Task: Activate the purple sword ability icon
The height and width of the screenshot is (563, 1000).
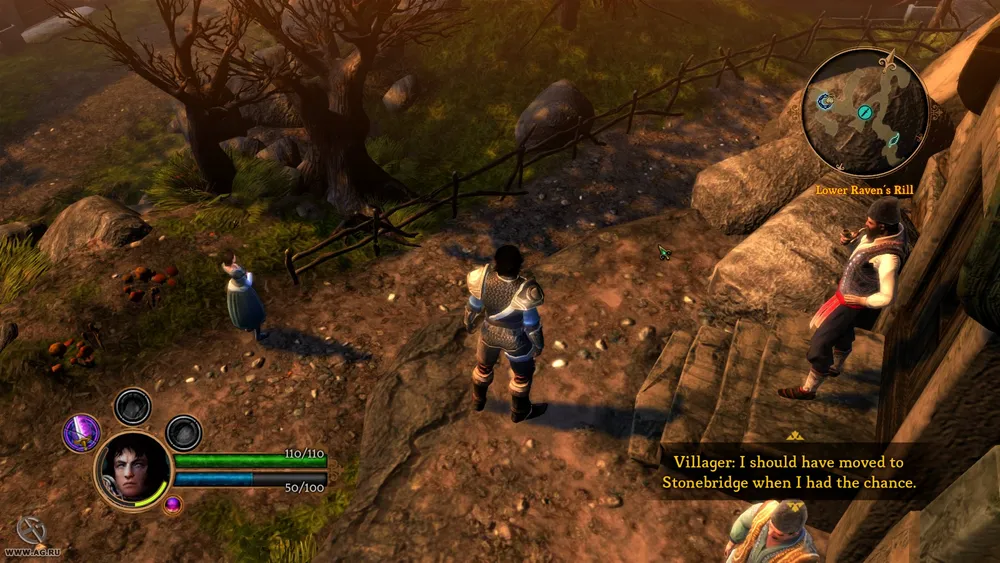Action: [81, 432]
